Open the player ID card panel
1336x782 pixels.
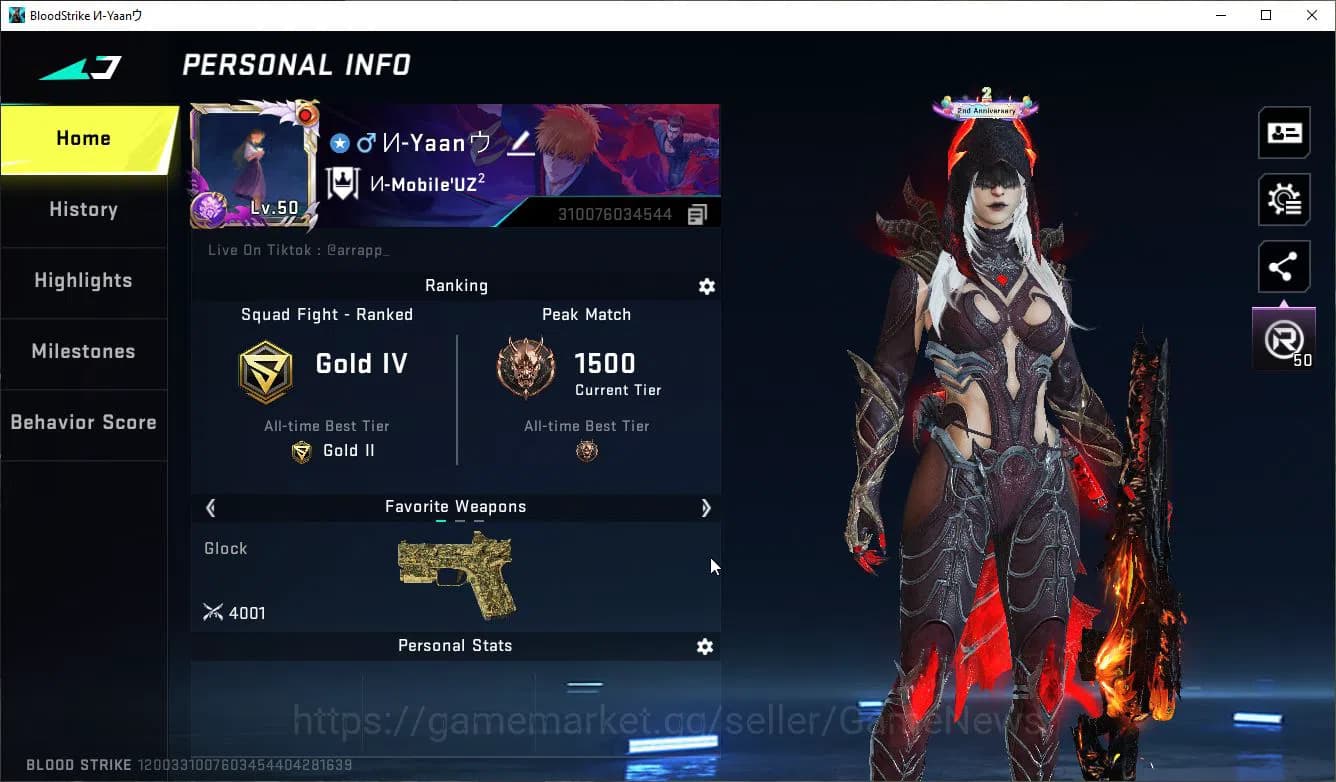[x=1284, y=132]
